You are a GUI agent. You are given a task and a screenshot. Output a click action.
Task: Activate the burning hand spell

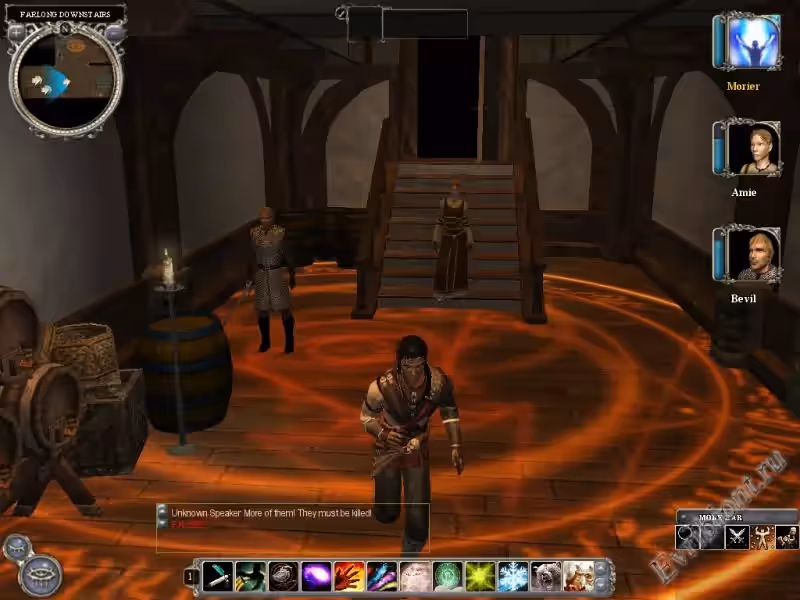click(349, 576)
